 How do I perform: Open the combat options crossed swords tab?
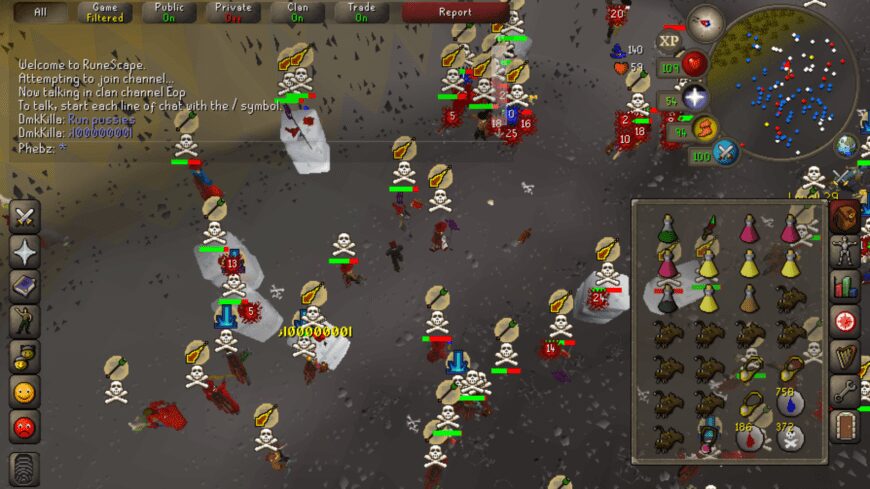(25, 215)
